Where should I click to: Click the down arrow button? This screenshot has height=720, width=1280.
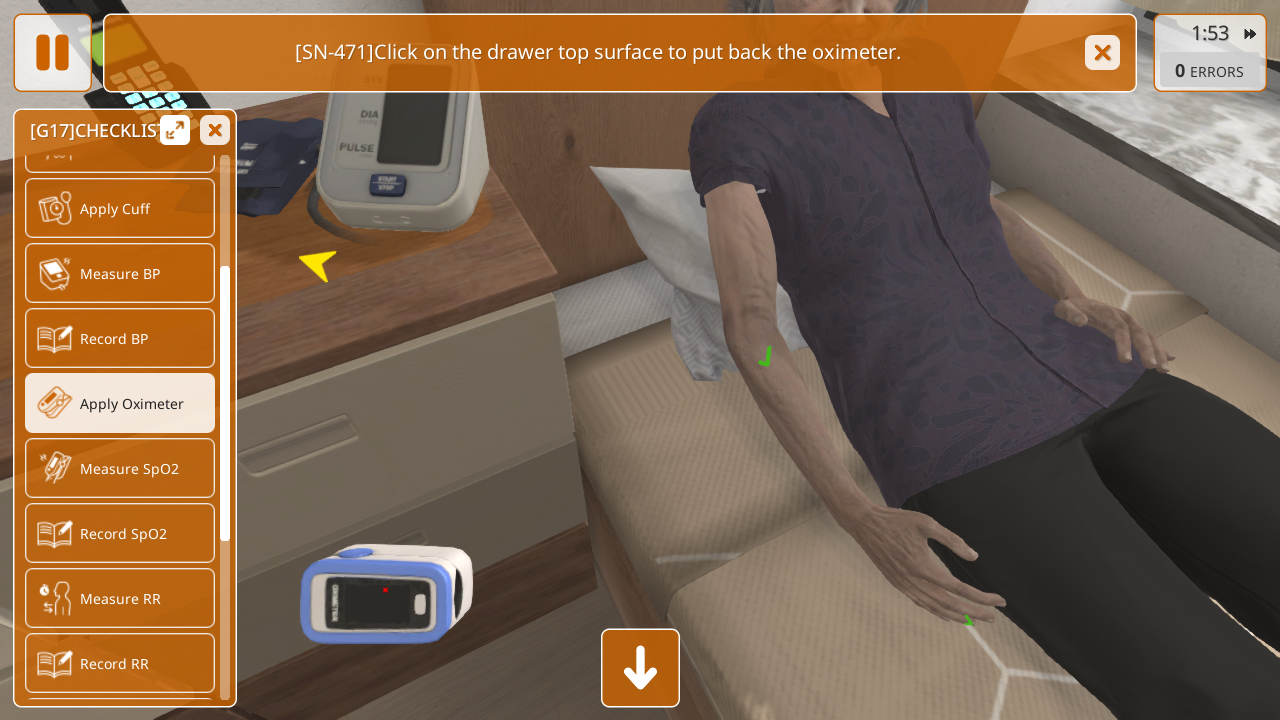[x=640, y=668]
